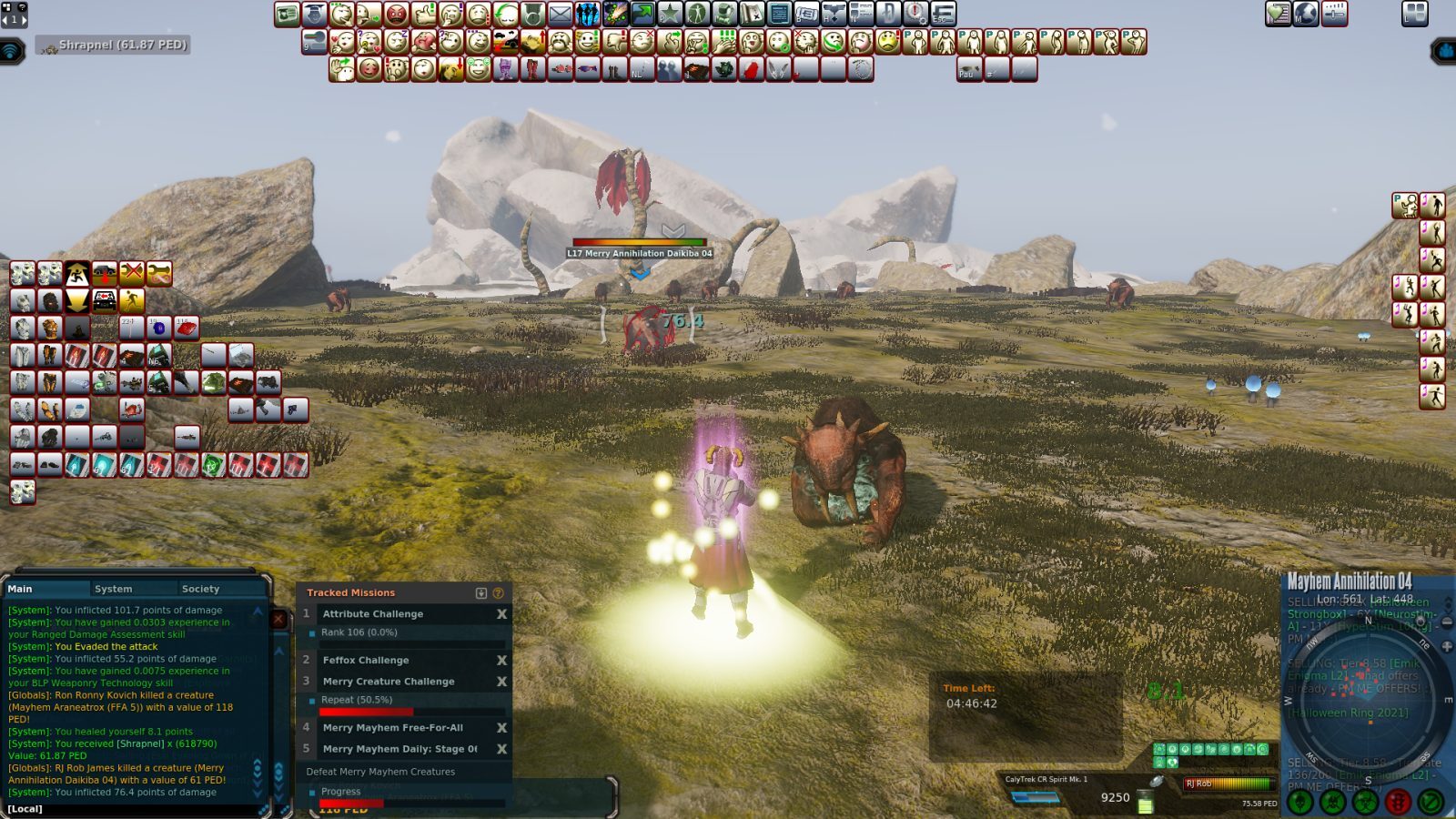Click the Esc icon at the toolbar's right end
The height and width of the screenshot is (819, 1456).
[x=943, y=15]
